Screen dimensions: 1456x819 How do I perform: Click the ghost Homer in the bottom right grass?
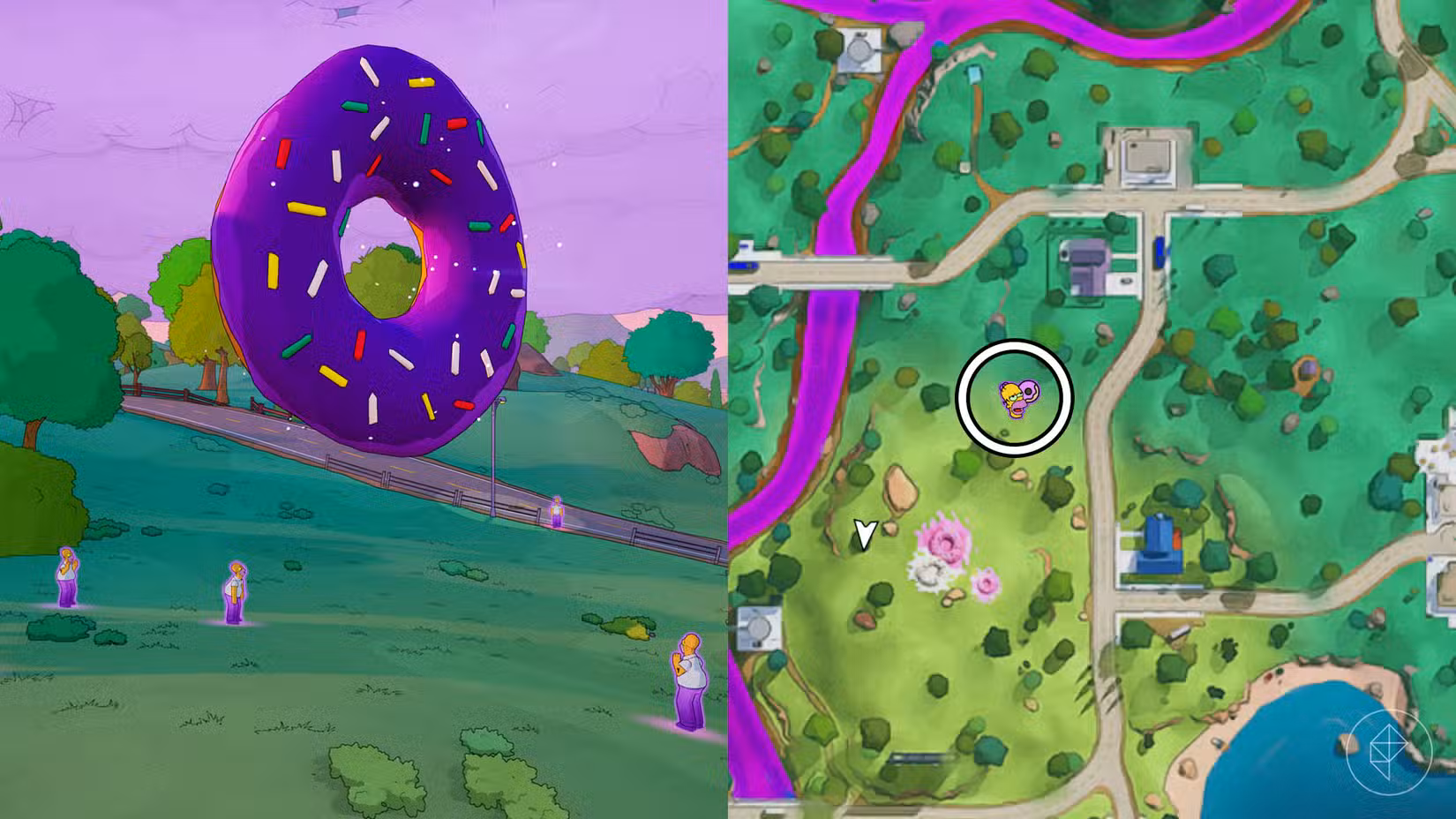(x=690, y=682)
